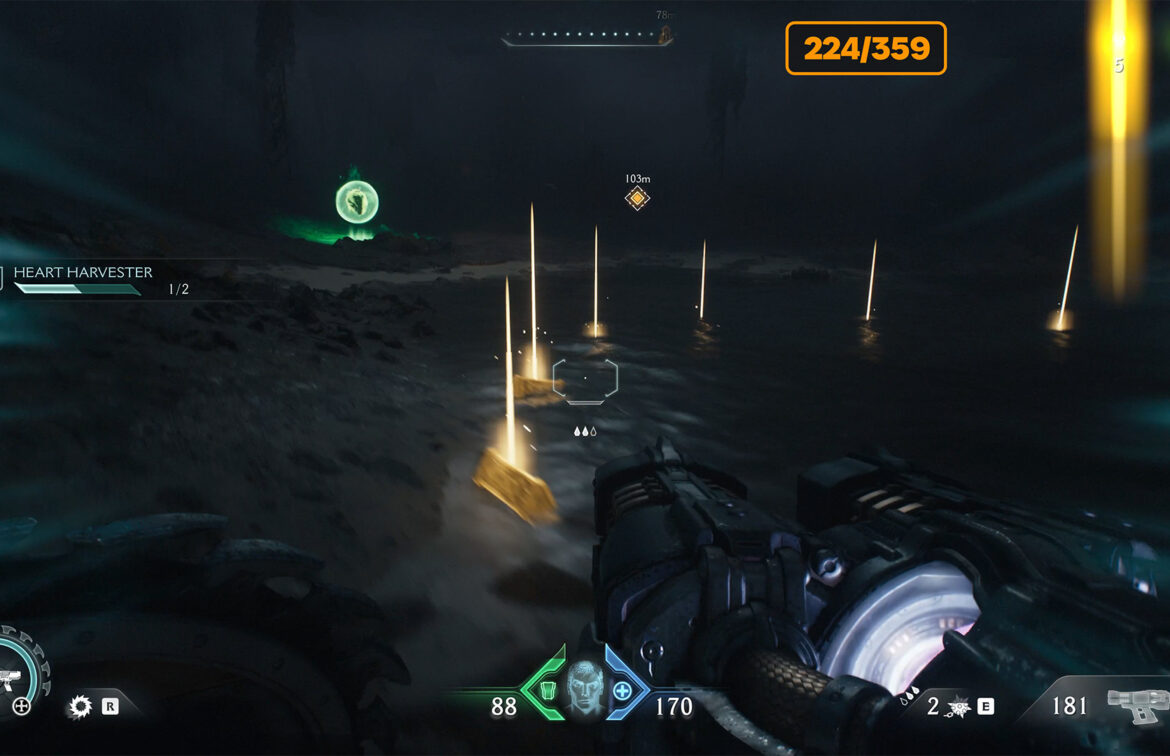Select the orange diamond waypoint marker

coord(637,198)
